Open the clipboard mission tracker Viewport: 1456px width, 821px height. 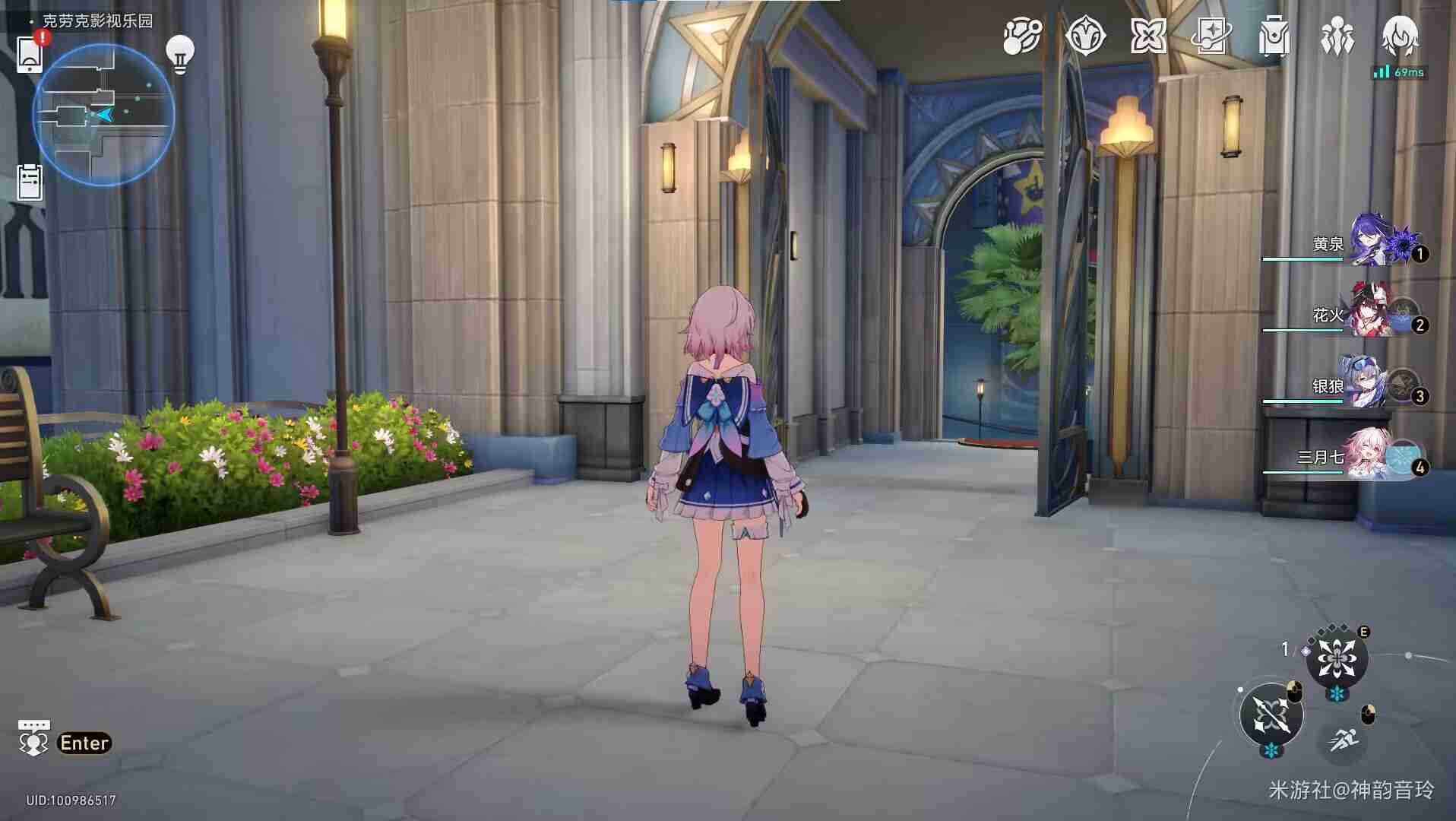coord(30,182)
